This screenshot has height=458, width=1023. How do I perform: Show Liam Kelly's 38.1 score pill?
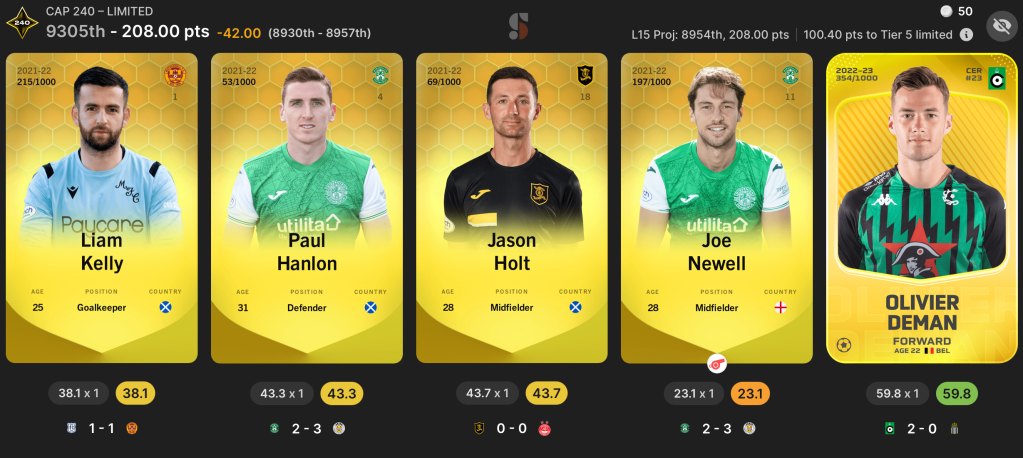[137, 393]
